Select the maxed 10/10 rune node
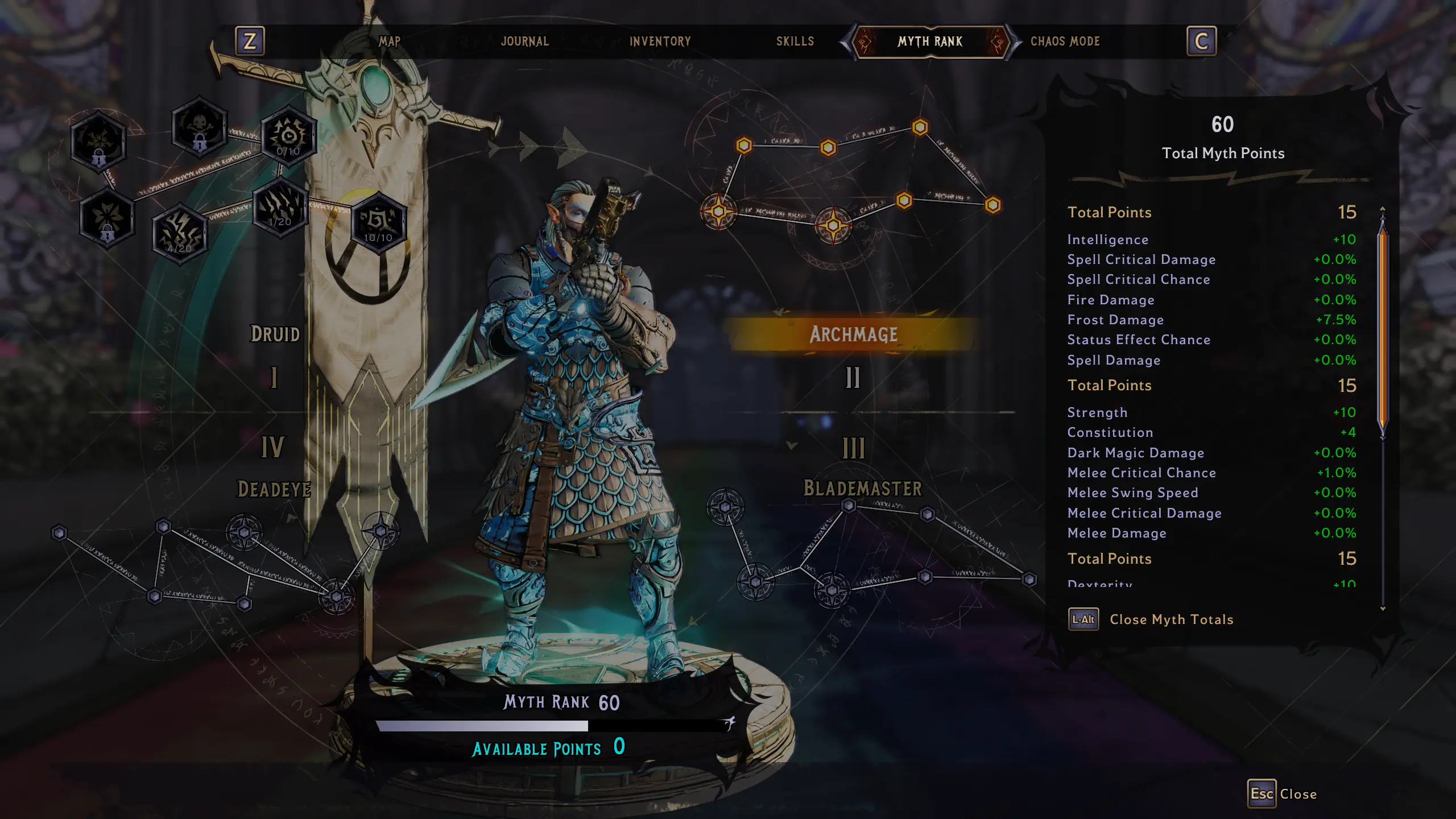 [378, 225]
